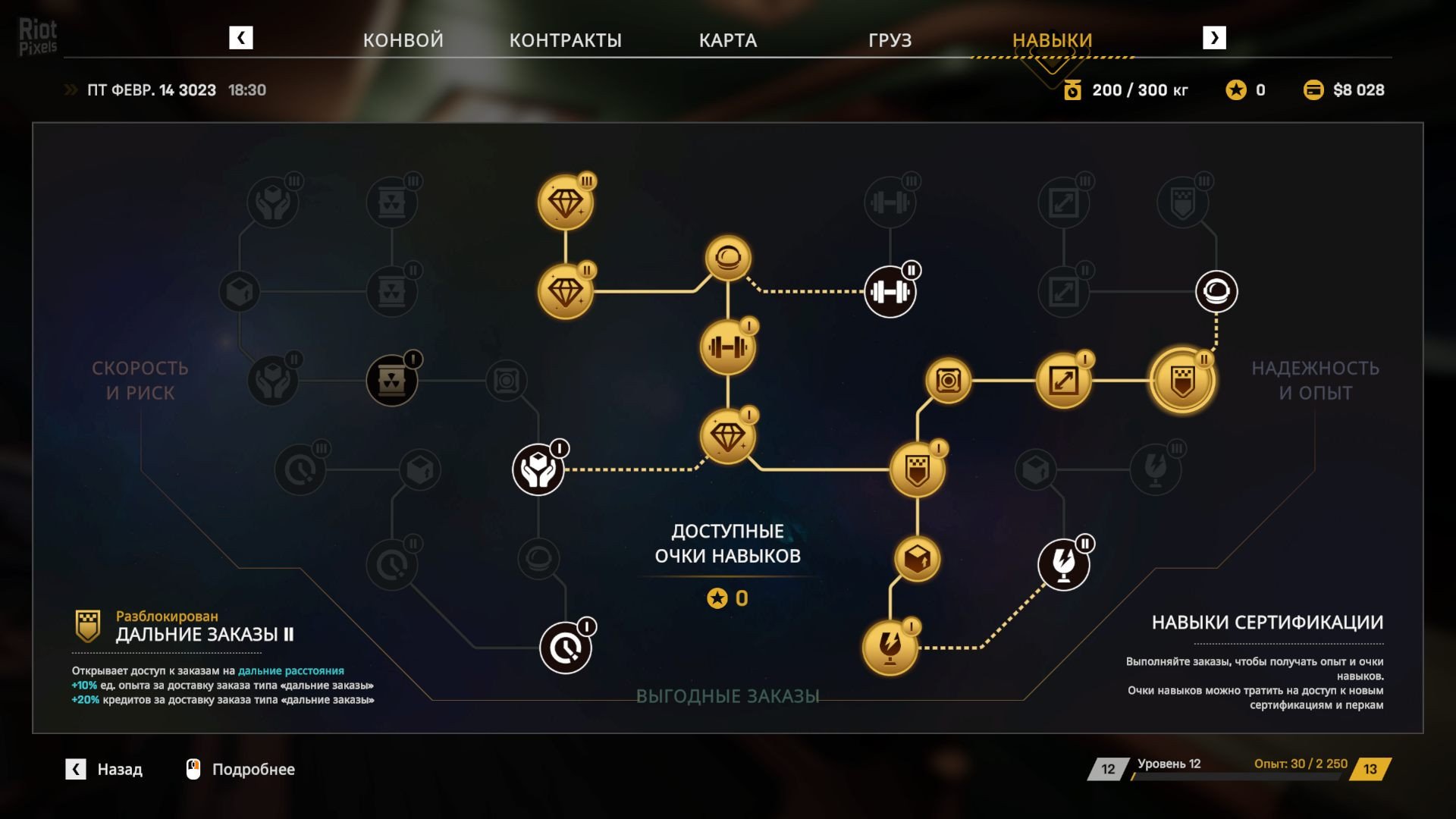The width and height of the screenshot is (1456, 819).
Task: Choose the gold helmet skill node
Action: click(x=728, y=259)
